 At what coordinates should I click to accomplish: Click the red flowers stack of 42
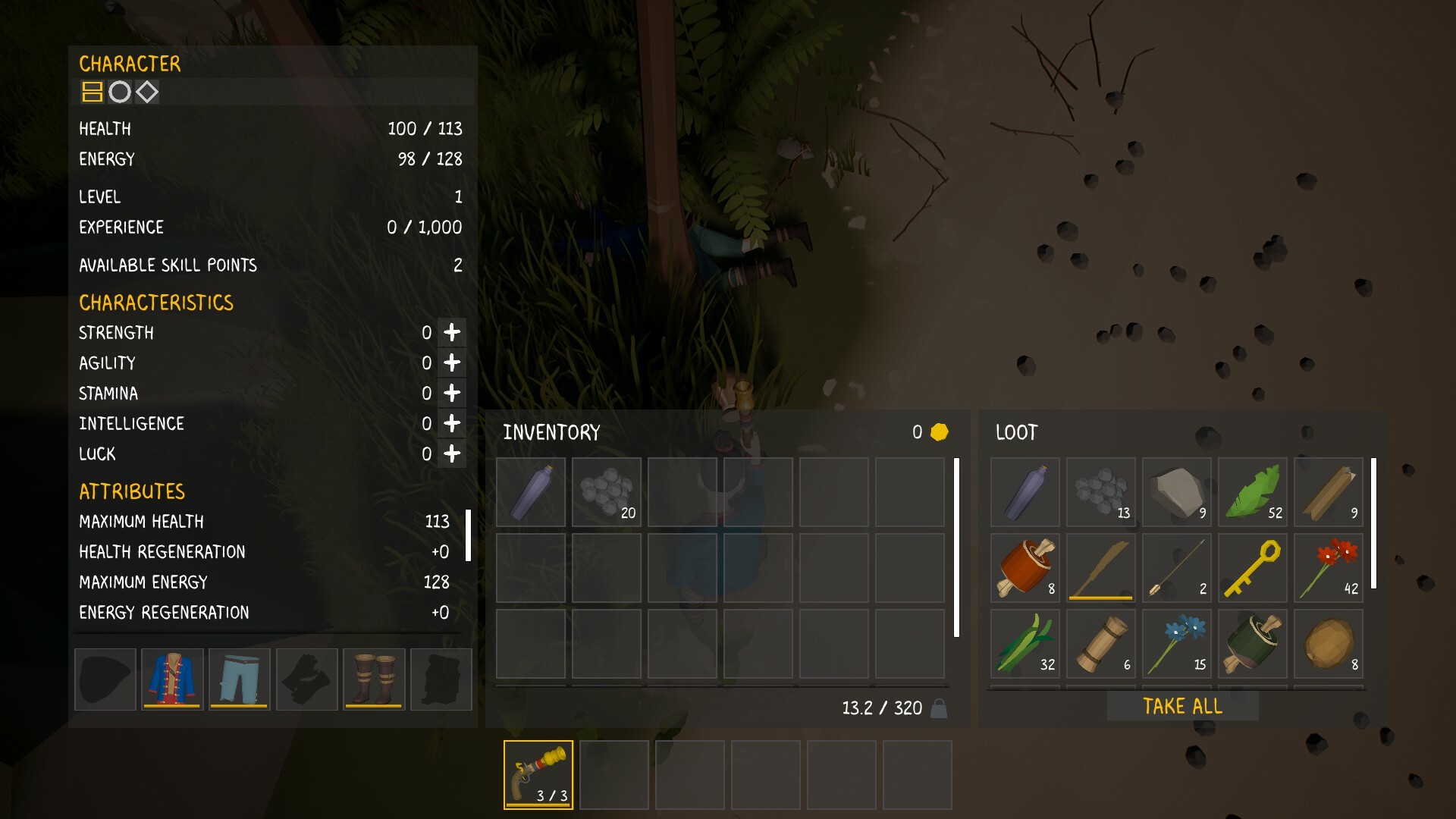(x=1328, y=567)
